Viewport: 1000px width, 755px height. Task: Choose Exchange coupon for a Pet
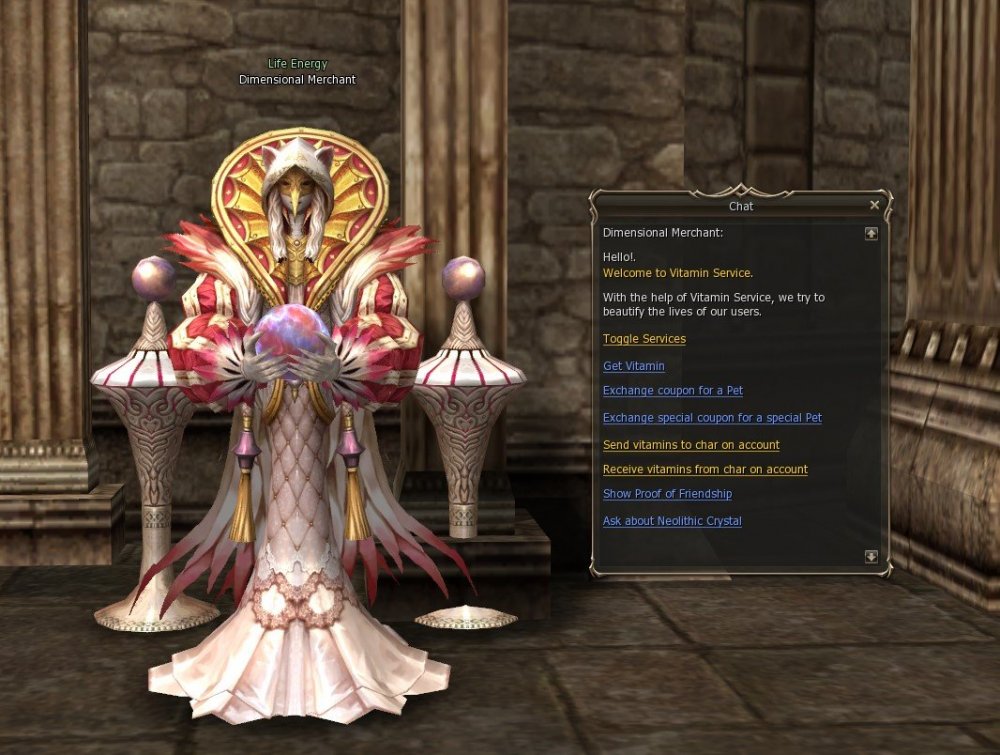(672, 391)
